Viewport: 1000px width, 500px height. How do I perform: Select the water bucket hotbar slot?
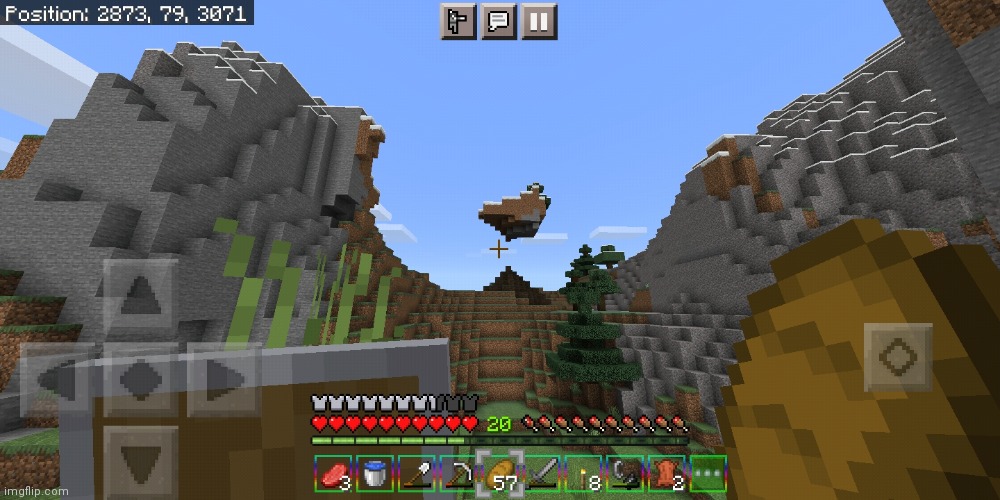click(x=376, y=475)
